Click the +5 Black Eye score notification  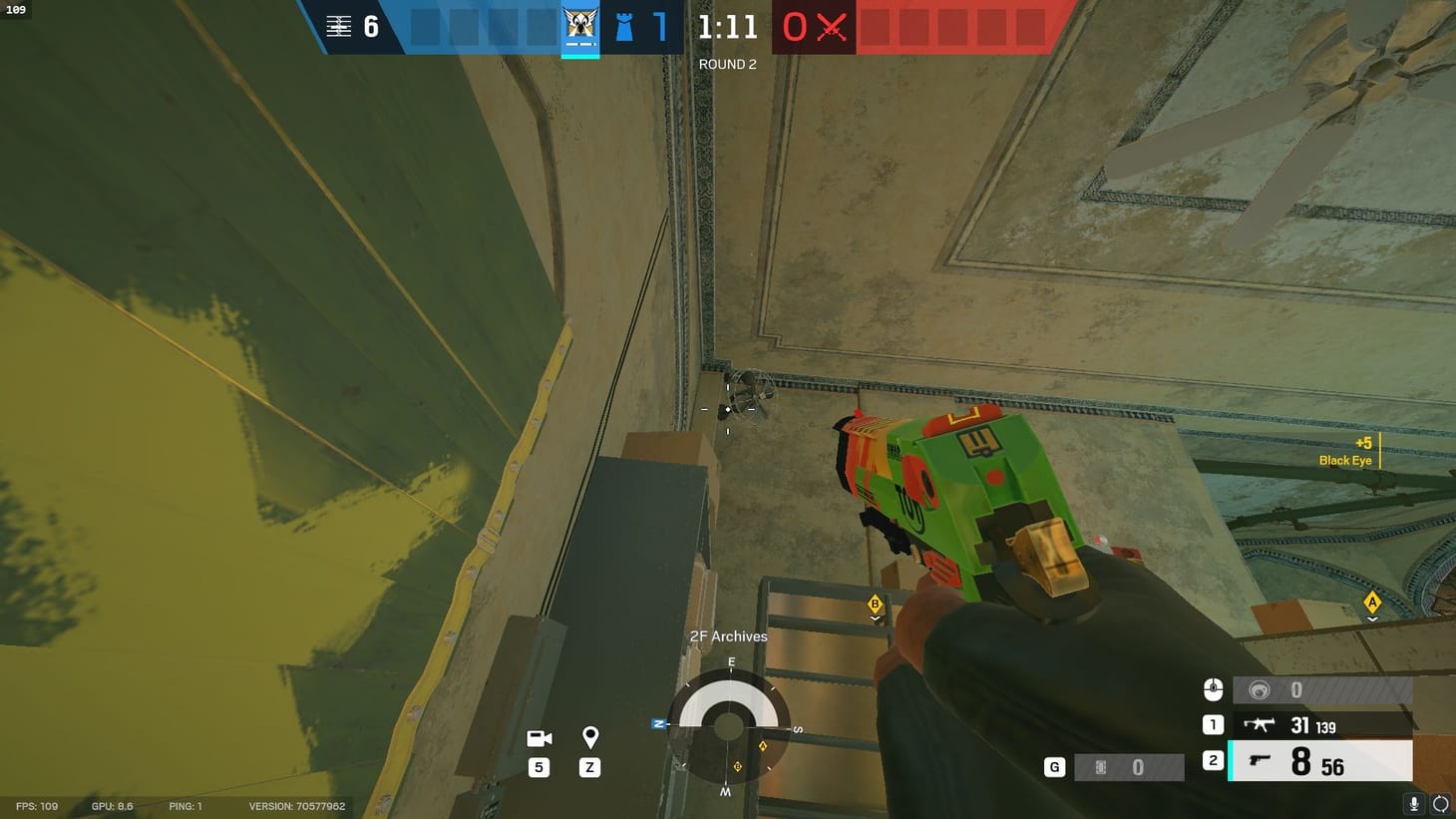click(x=1345, y=451)
